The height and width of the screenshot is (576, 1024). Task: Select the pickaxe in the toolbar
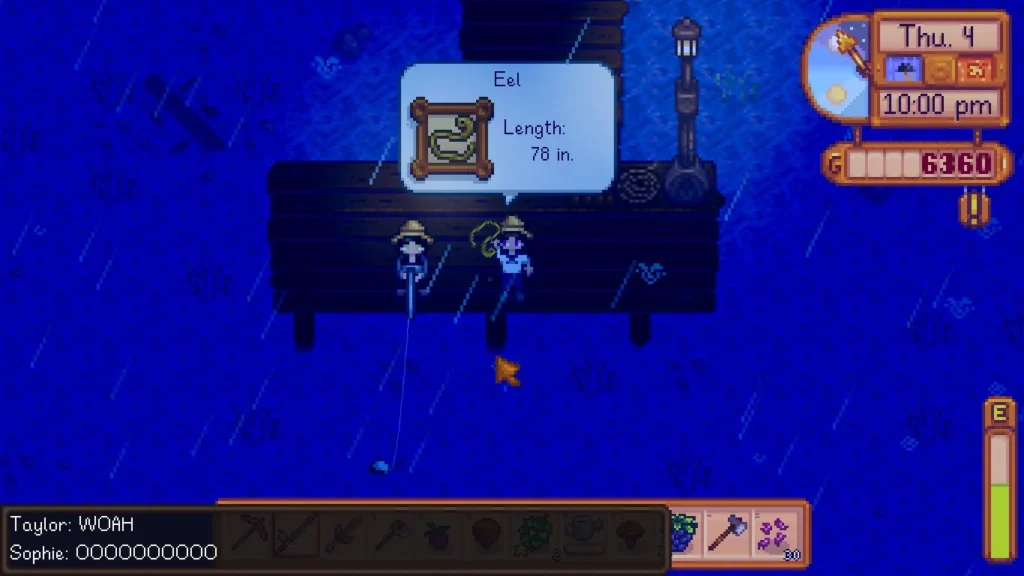pos(248,534)
